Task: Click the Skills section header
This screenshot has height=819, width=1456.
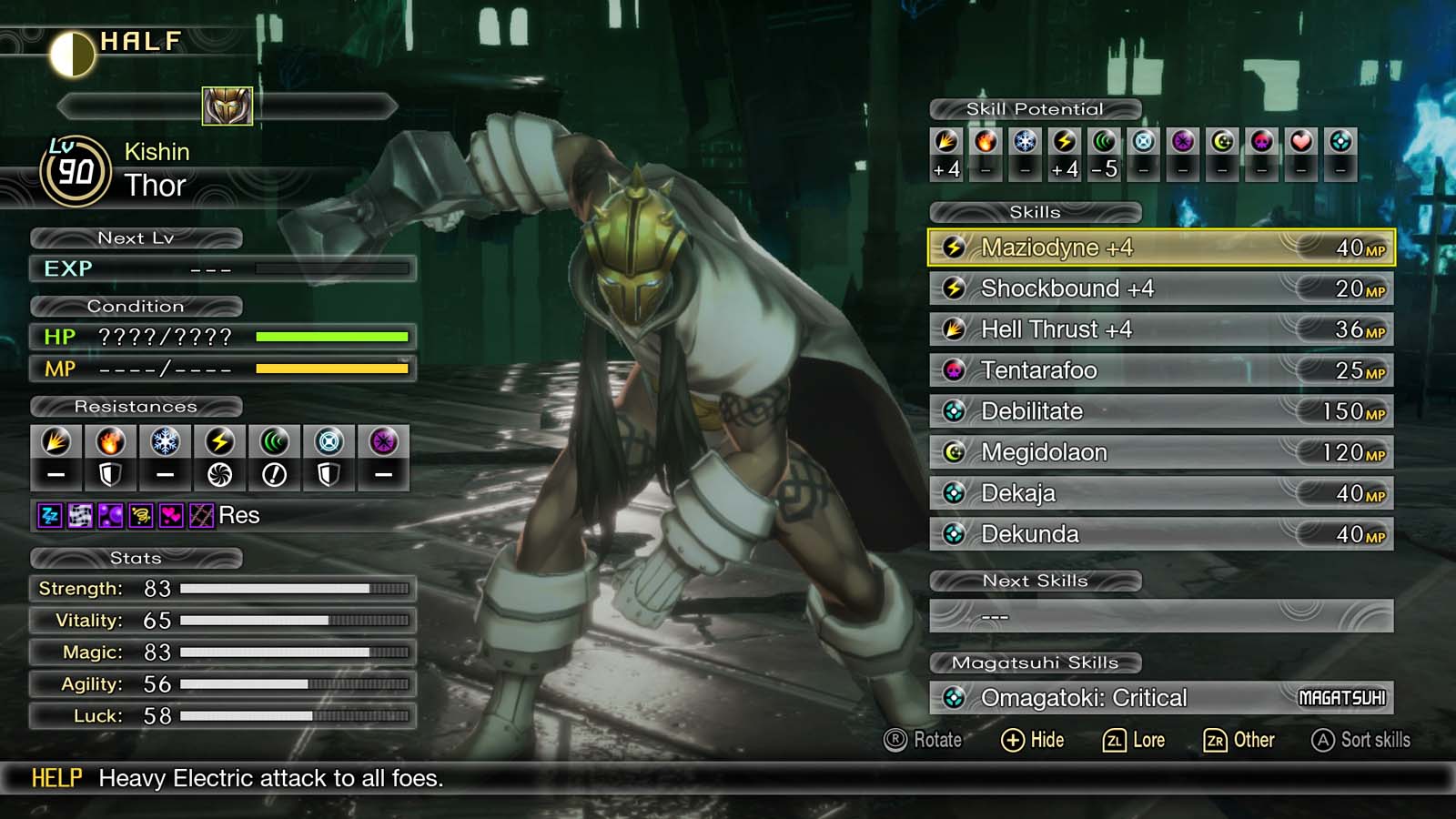Action: [x=1037, y=212]
